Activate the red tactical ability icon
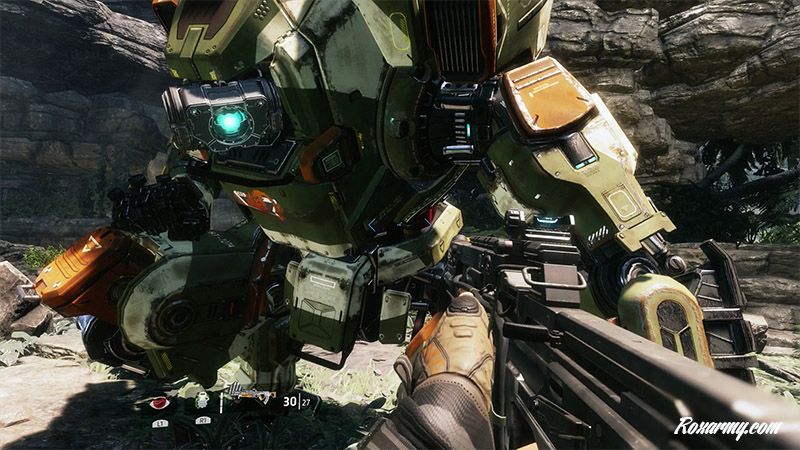Screen dimensions: 800x450 [159, 403]
